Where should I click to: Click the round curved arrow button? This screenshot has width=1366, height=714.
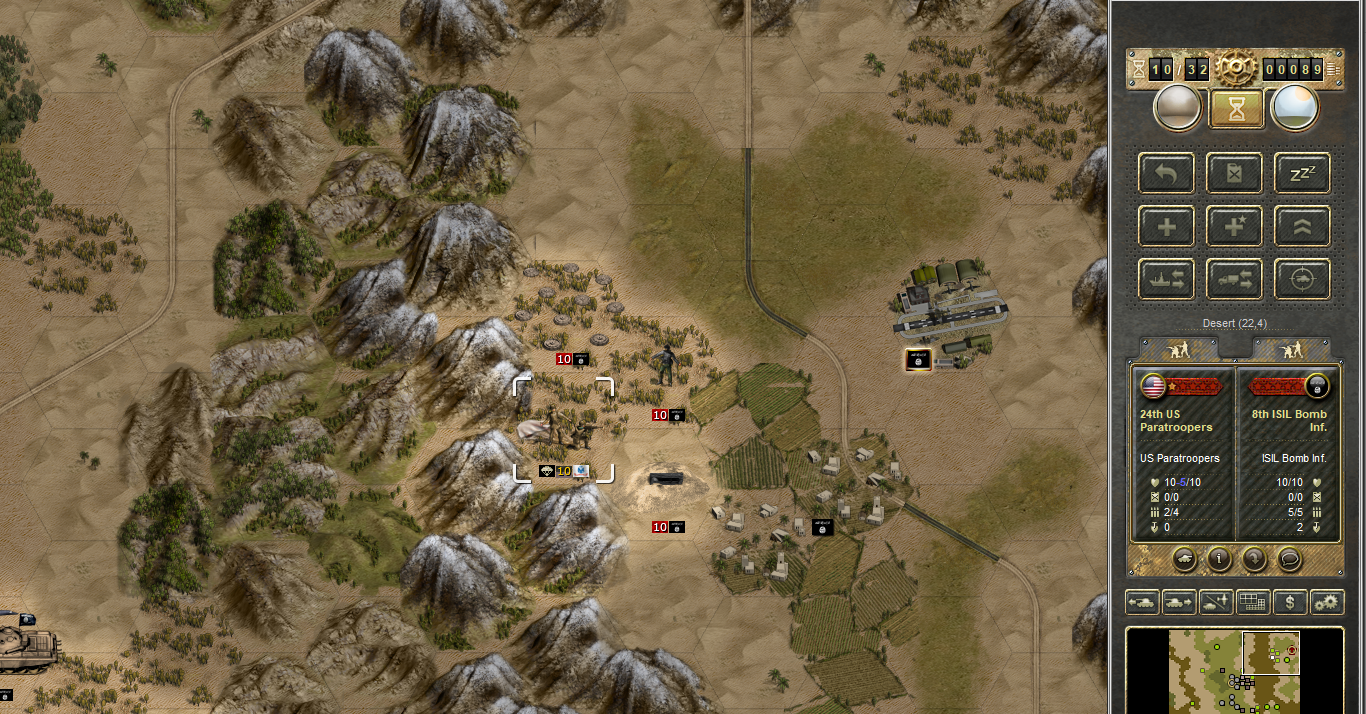point(1254,558)
